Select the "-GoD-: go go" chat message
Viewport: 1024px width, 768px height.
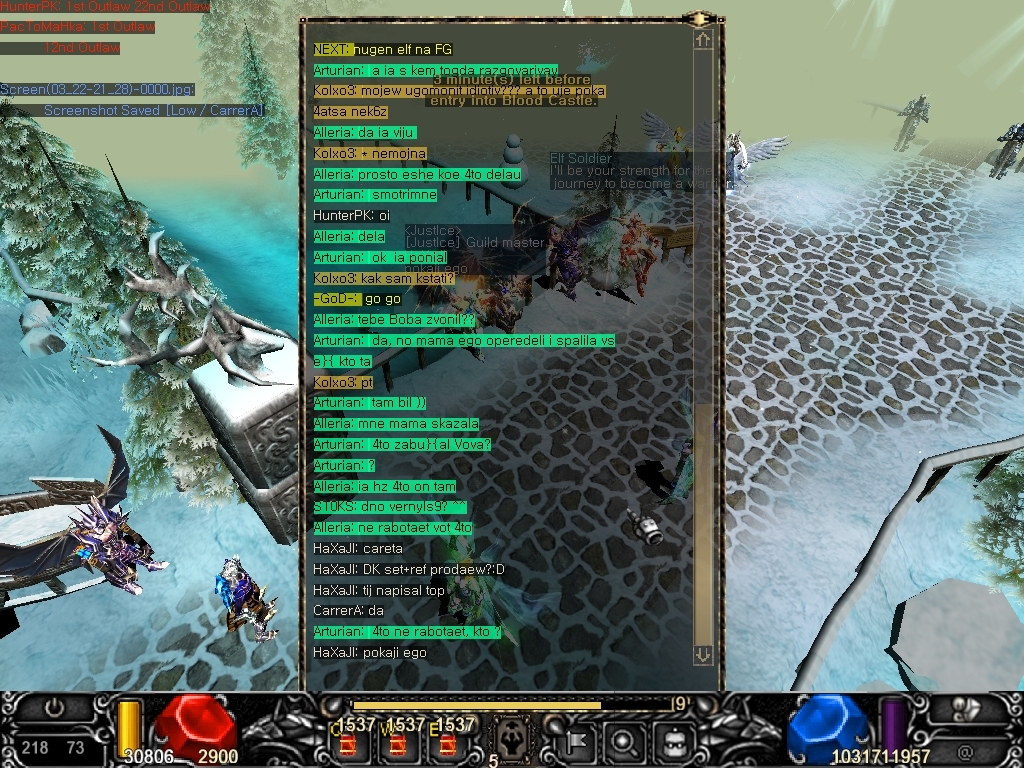(357, 299)
